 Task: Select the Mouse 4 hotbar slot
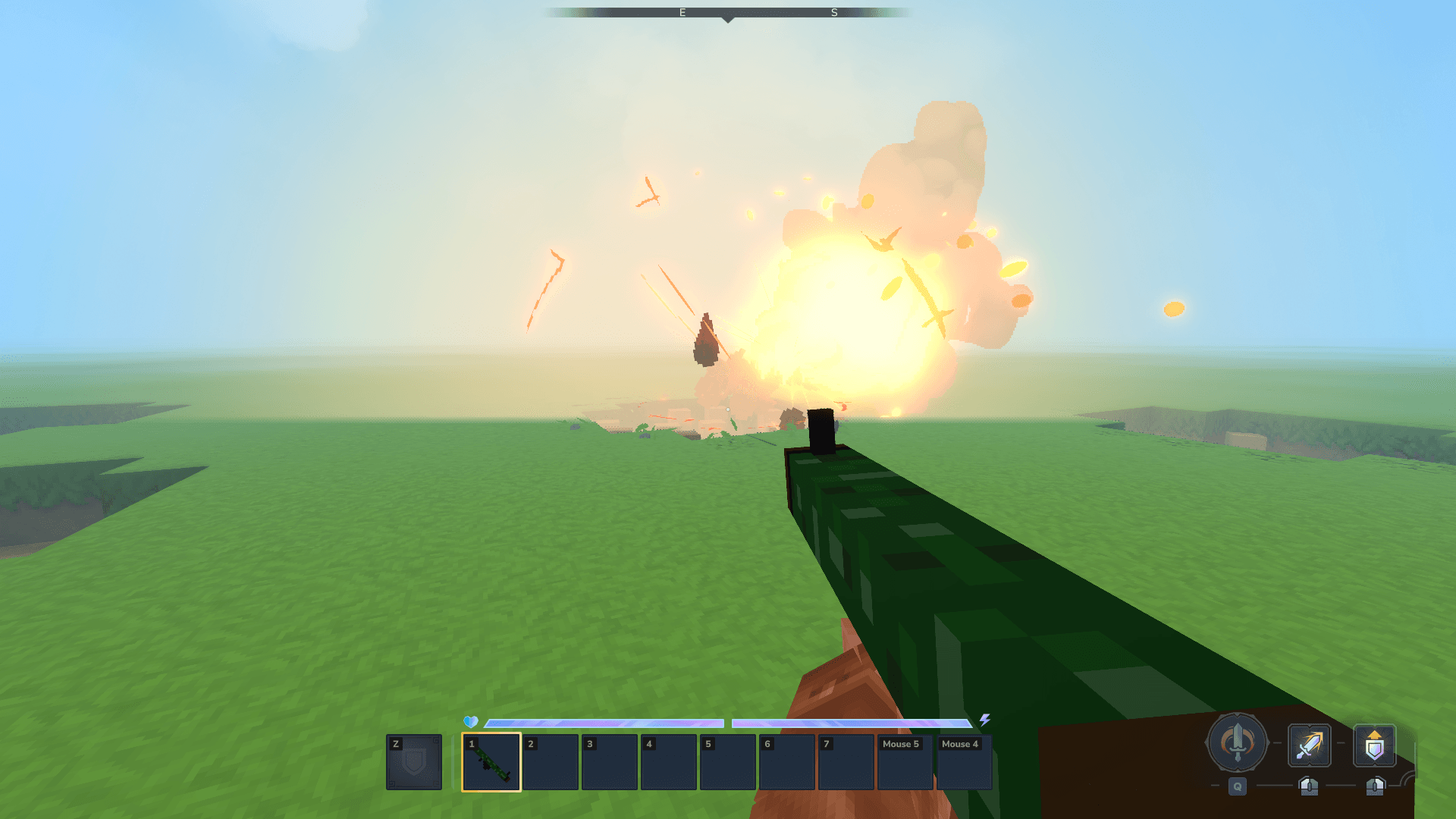point(963,761)
